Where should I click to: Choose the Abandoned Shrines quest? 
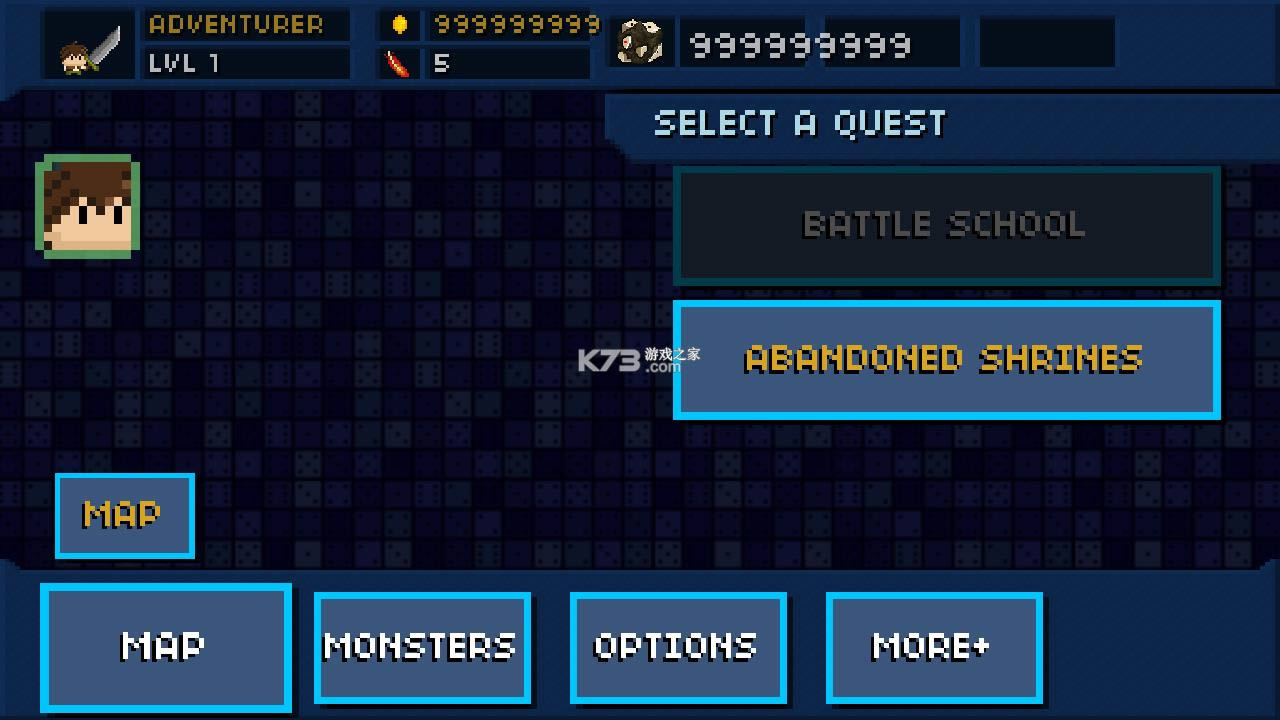click(946, 358)
